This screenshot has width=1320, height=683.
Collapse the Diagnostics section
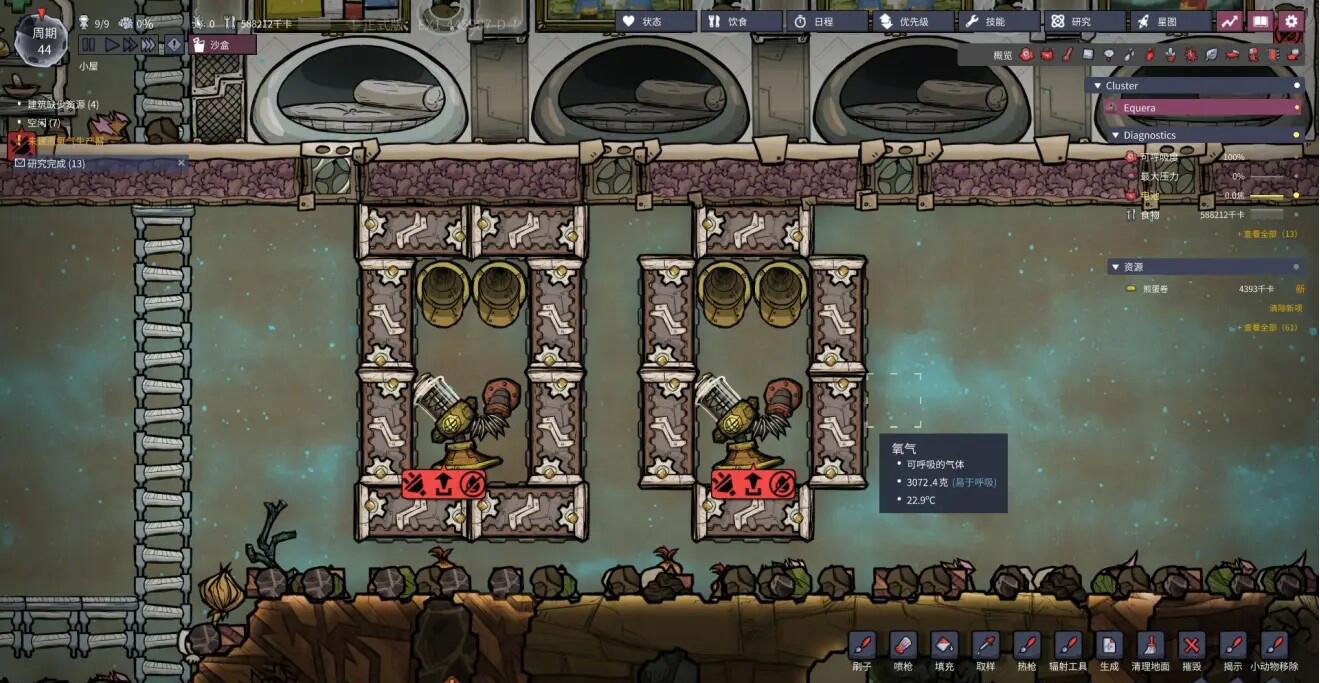(x=1116, y=135)
